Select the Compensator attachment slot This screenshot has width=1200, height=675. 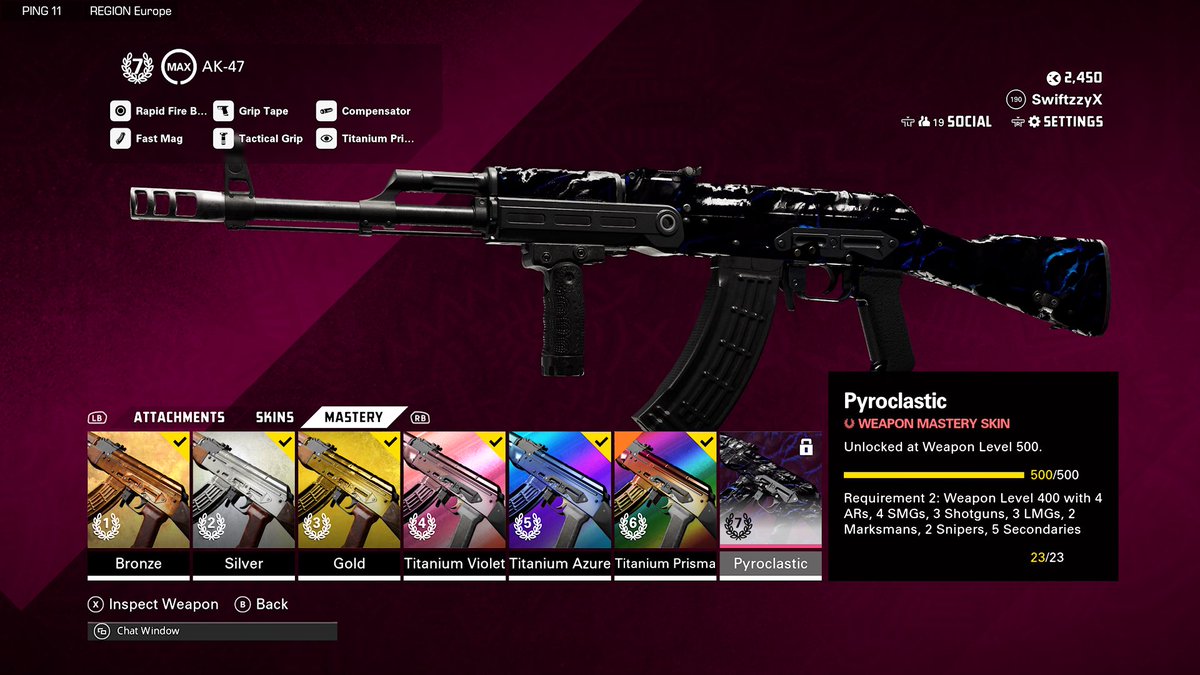coord(364,111)
